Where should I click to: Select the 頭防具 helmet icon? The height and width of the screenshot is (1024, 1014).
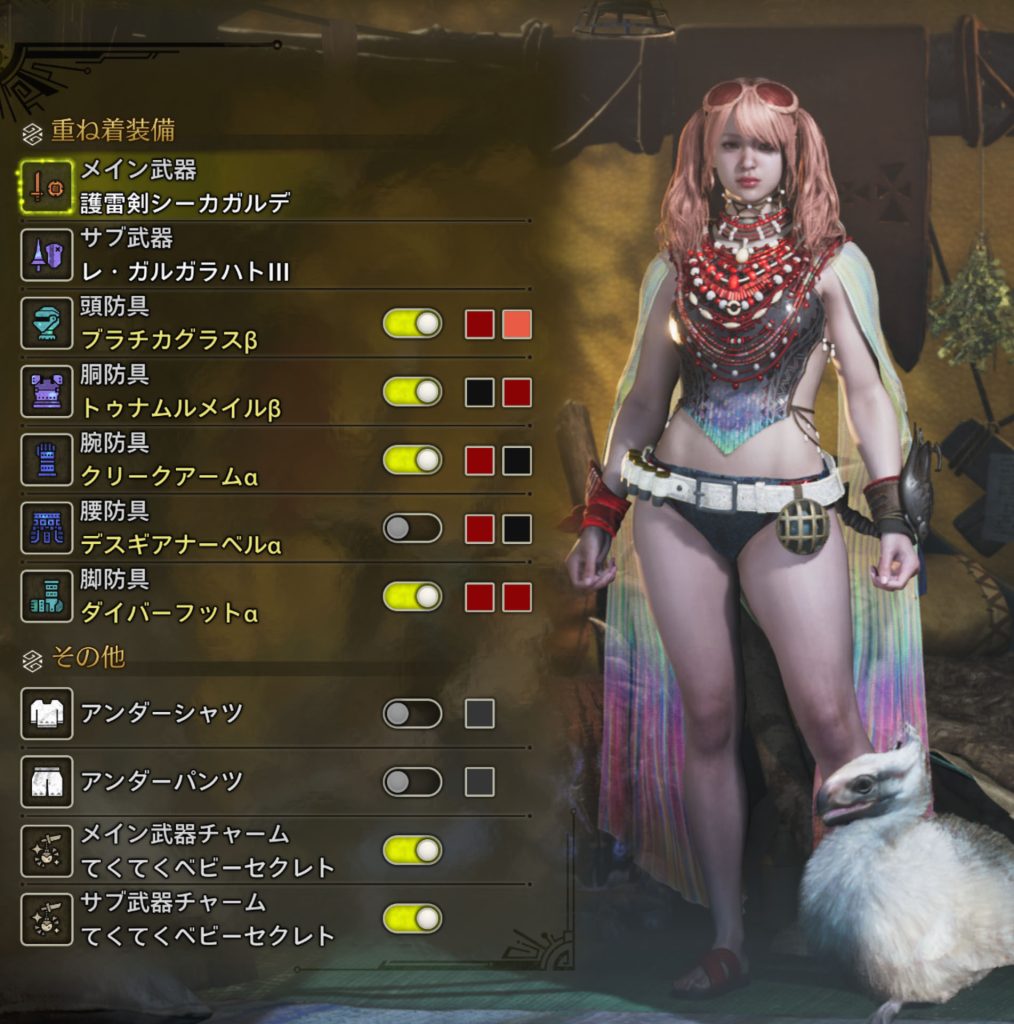point(46,324)
